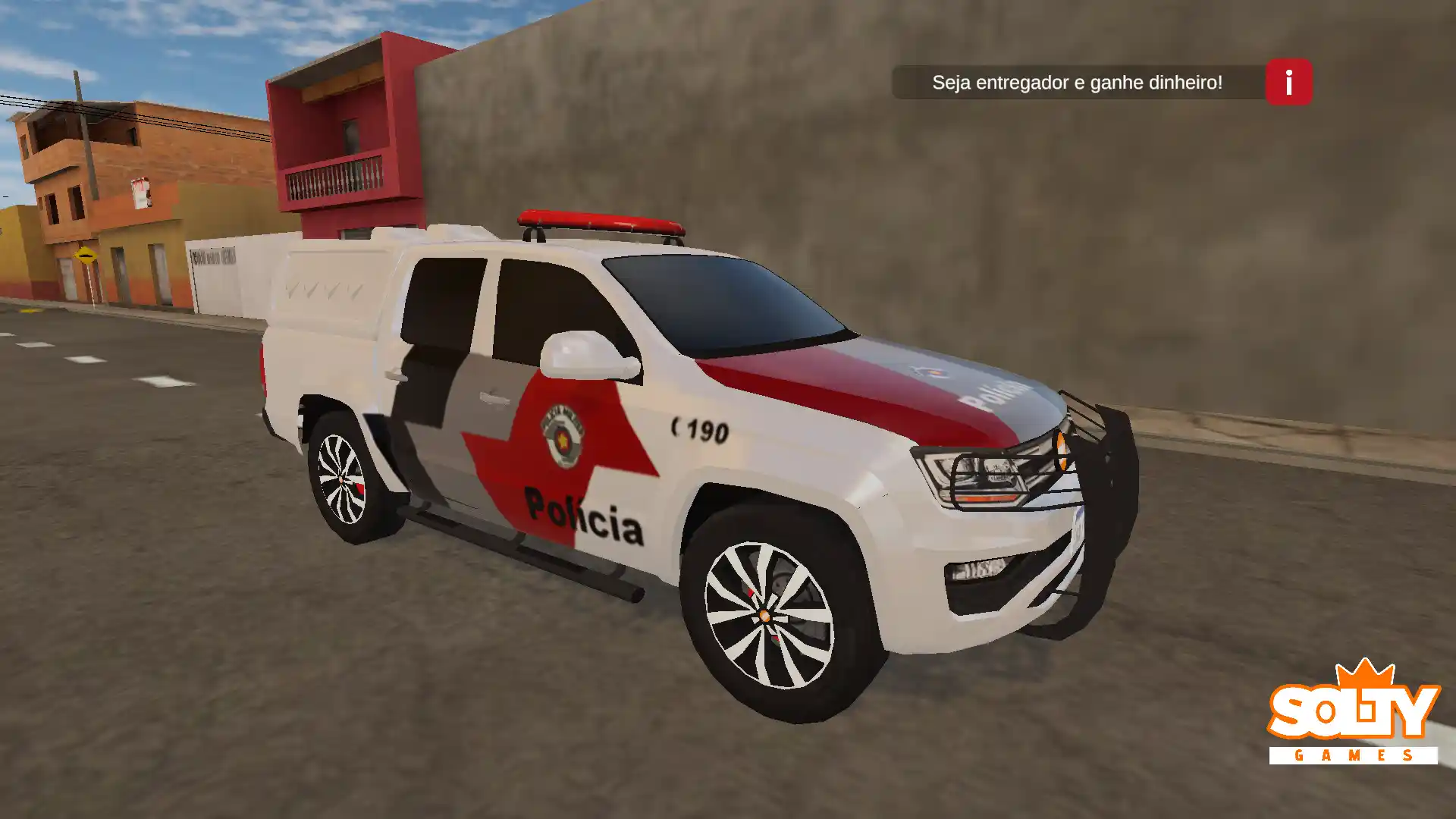The height and width of the screenshot is (819, 1456).
Task: Open the "Seja entregador e ganhe dinheiro!" banner
Action: click(x=1078, y=83)
